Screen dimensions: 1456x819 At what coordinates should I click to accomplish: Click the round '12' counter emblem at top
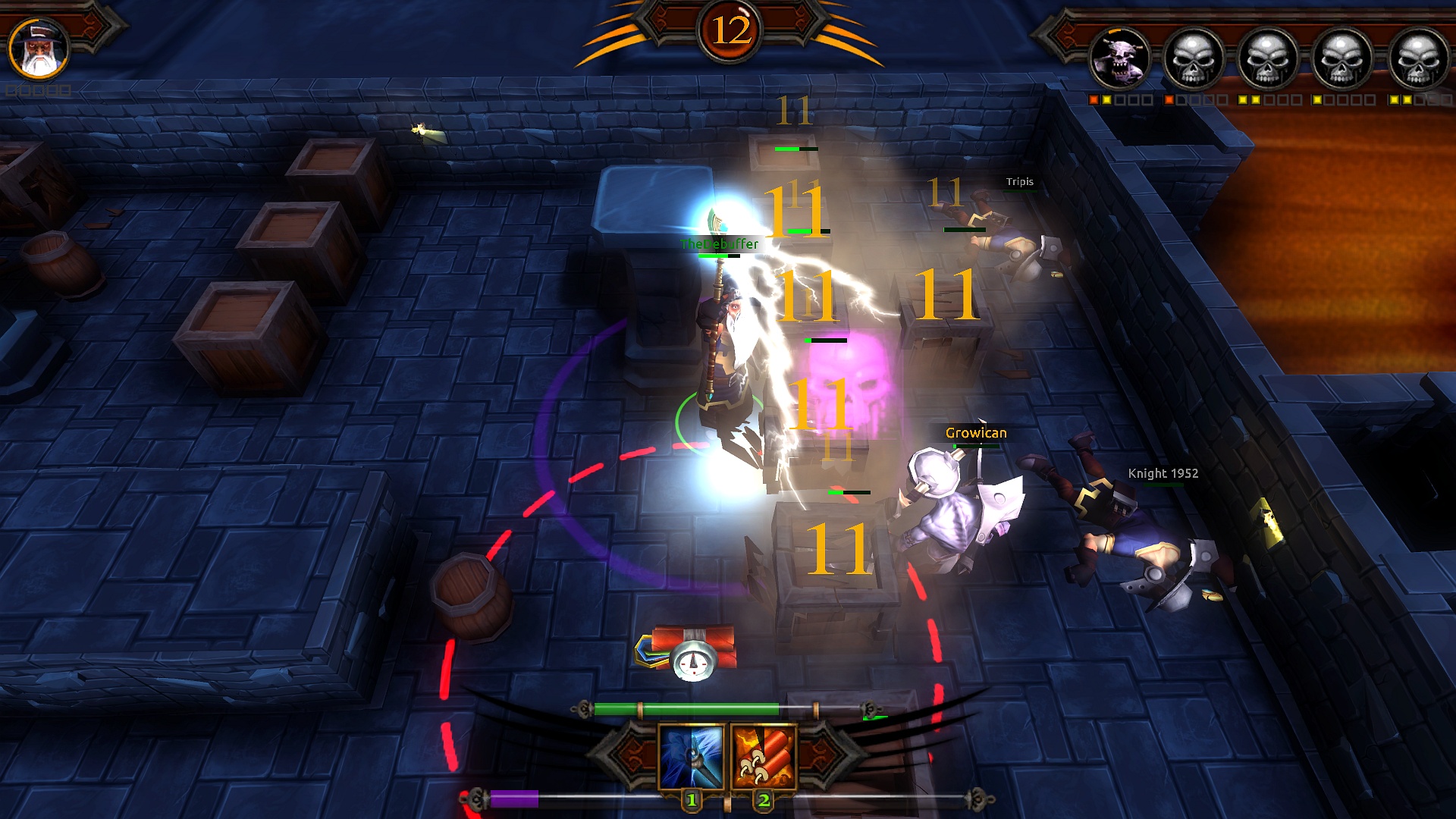730,30
